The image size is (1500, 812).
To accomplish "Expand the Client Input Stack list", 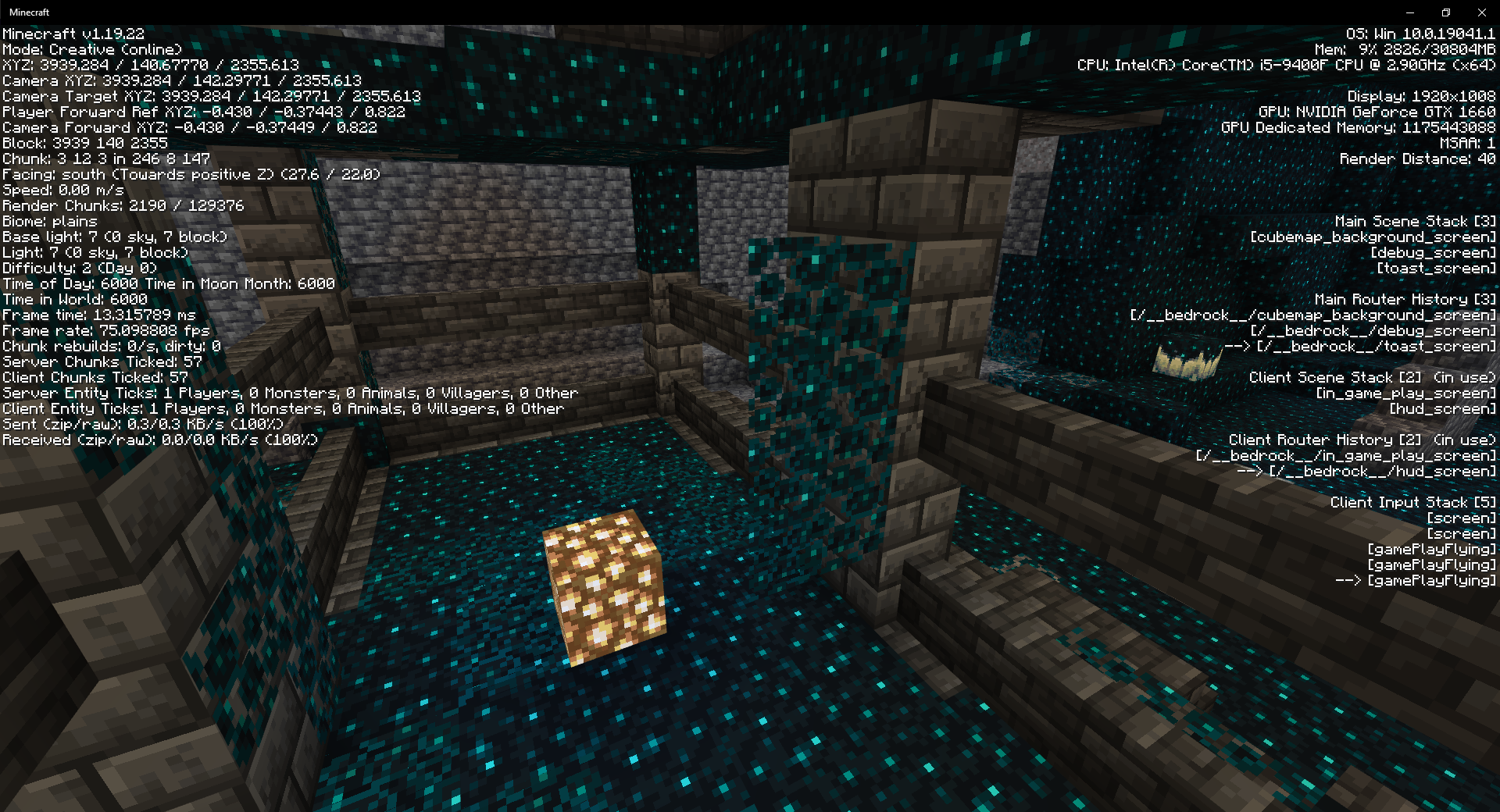I will 1398,502.
